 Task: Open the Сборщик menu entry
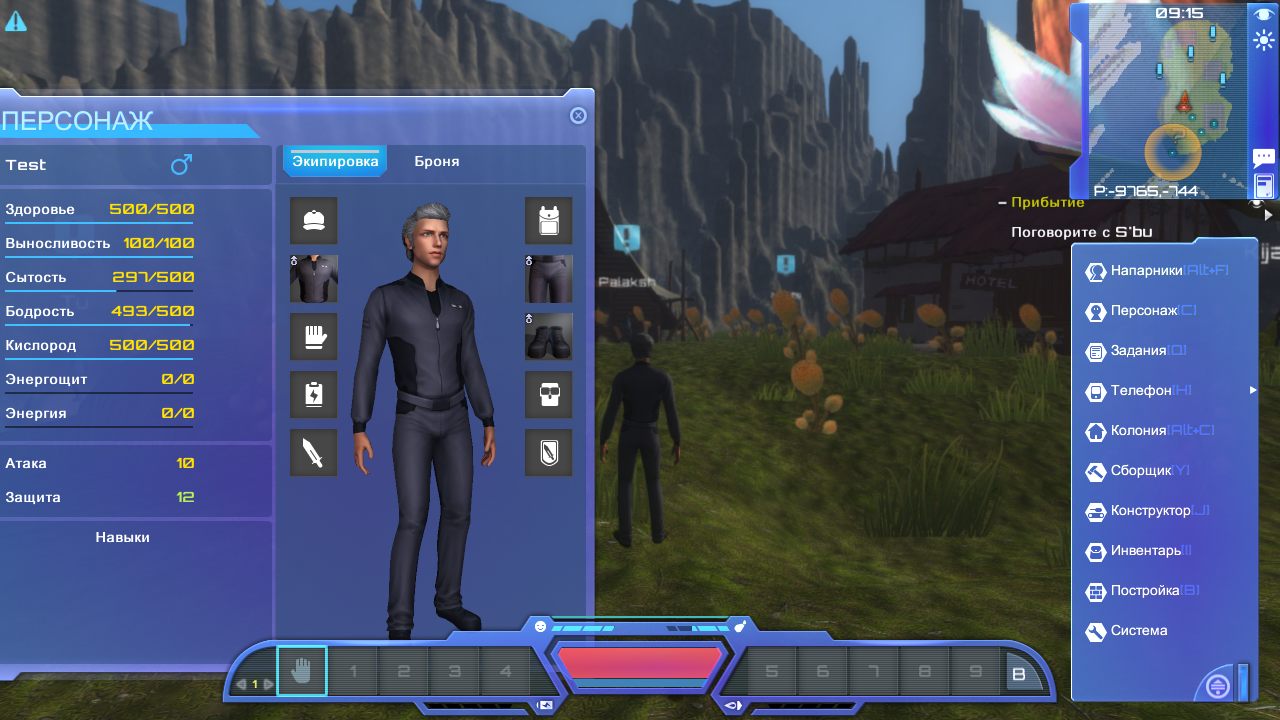(1140, 471)
